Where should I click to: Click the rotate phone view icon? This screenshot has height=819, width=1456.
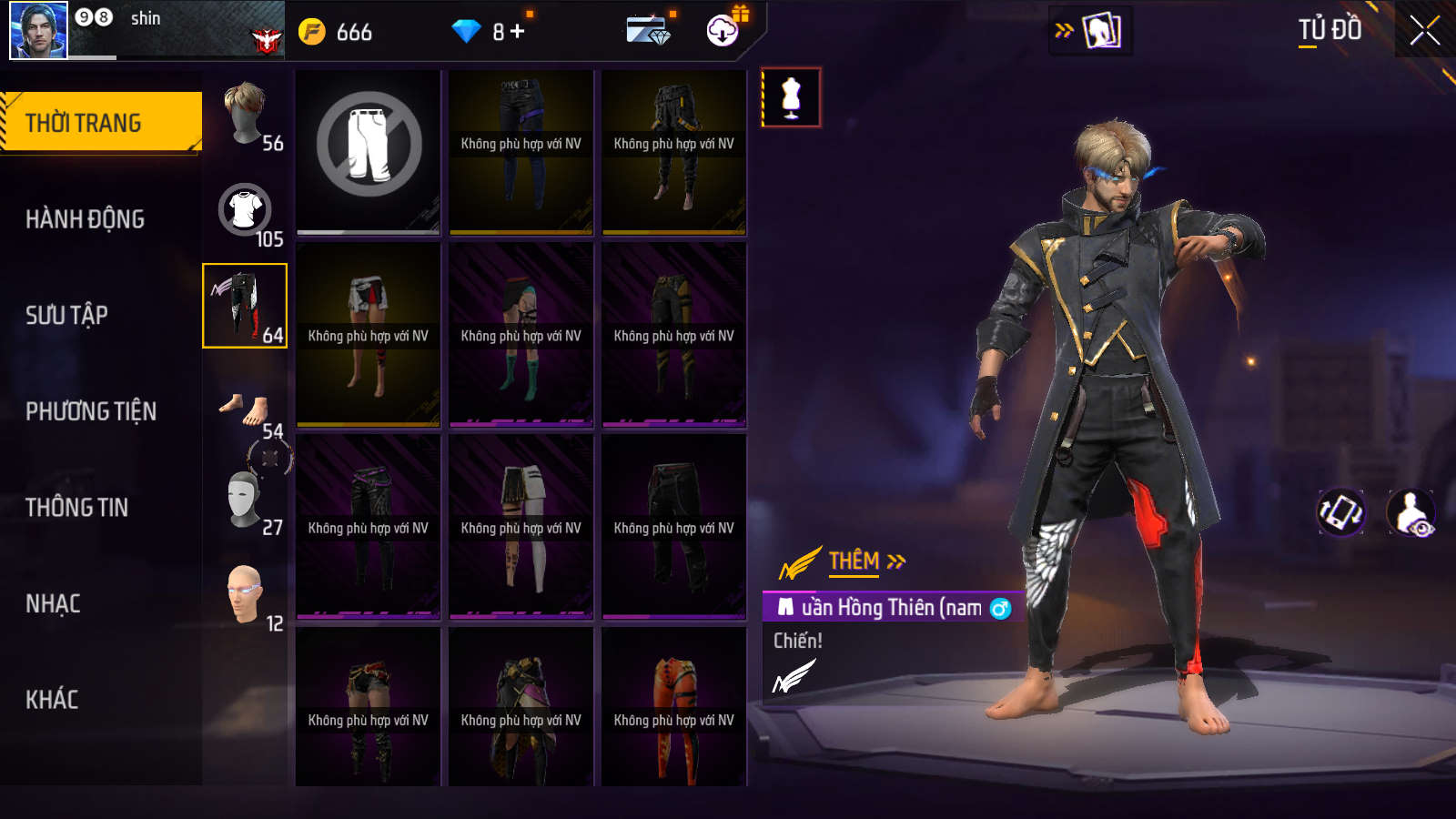point(1340,512)
